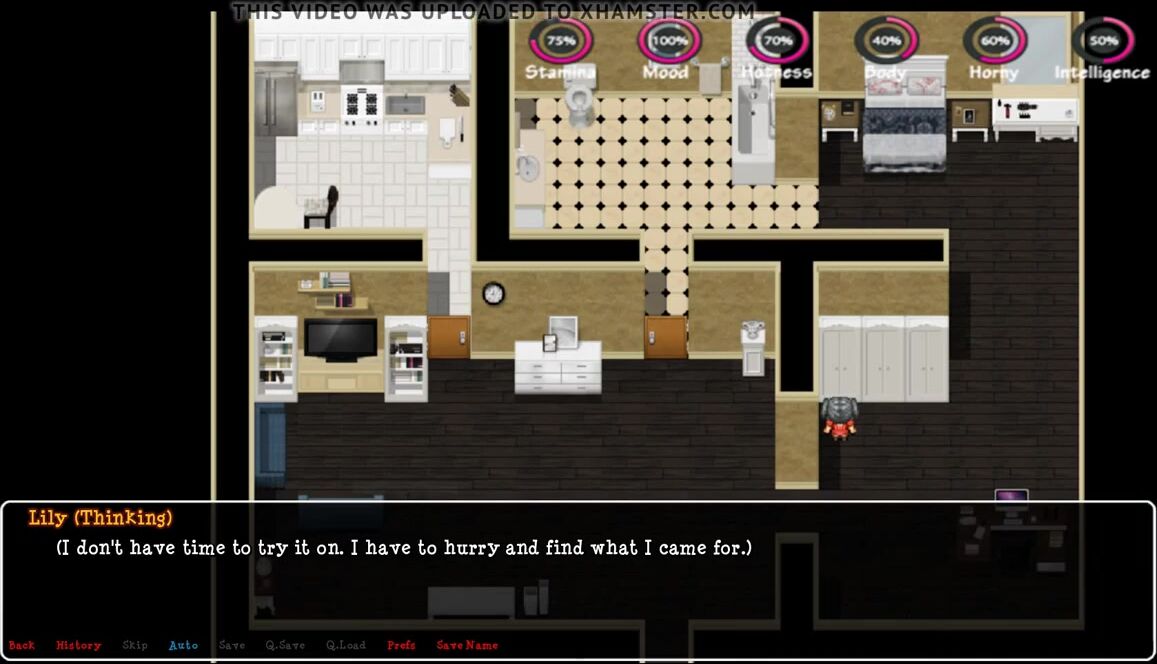Activate Skip in the quick menu
The width and height of the screenshot is (1157, 664).
pos(135,645)
